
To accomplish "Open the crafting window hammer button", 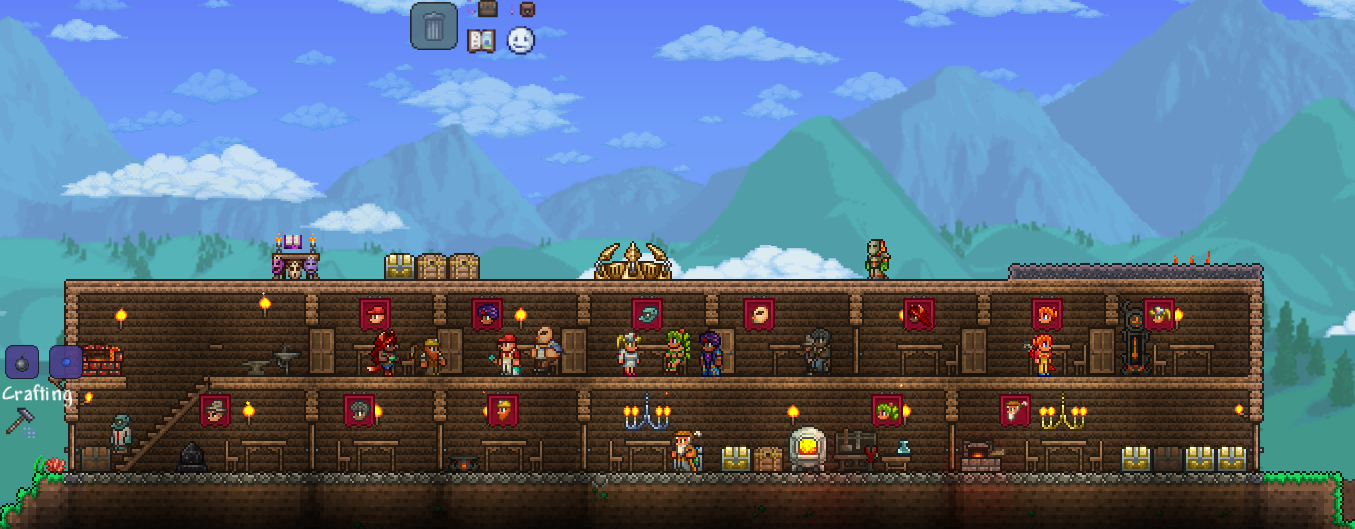I will (x=20, y=421).
